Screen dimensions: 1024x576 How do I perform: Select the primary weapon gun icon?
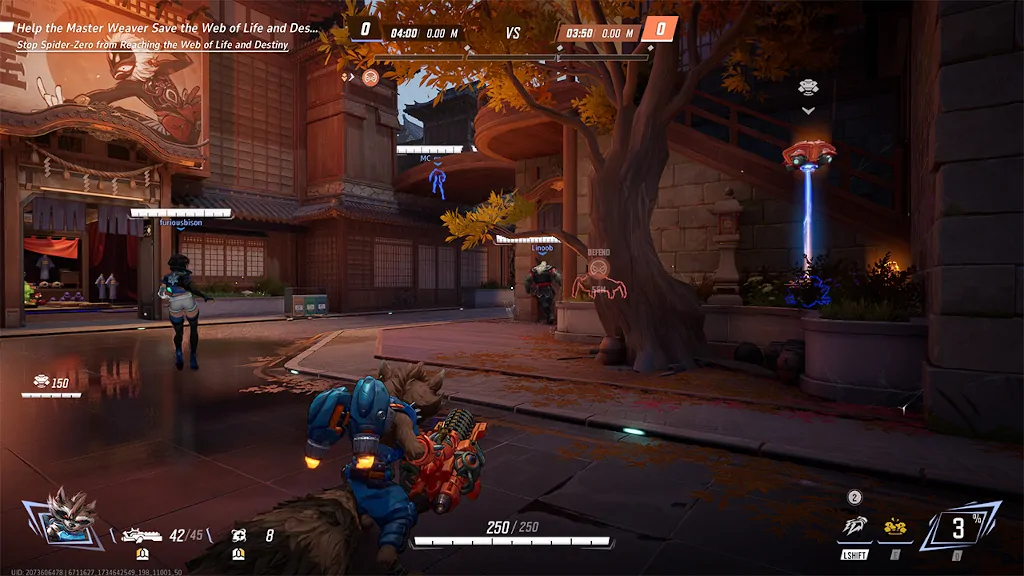pos(141,536)
